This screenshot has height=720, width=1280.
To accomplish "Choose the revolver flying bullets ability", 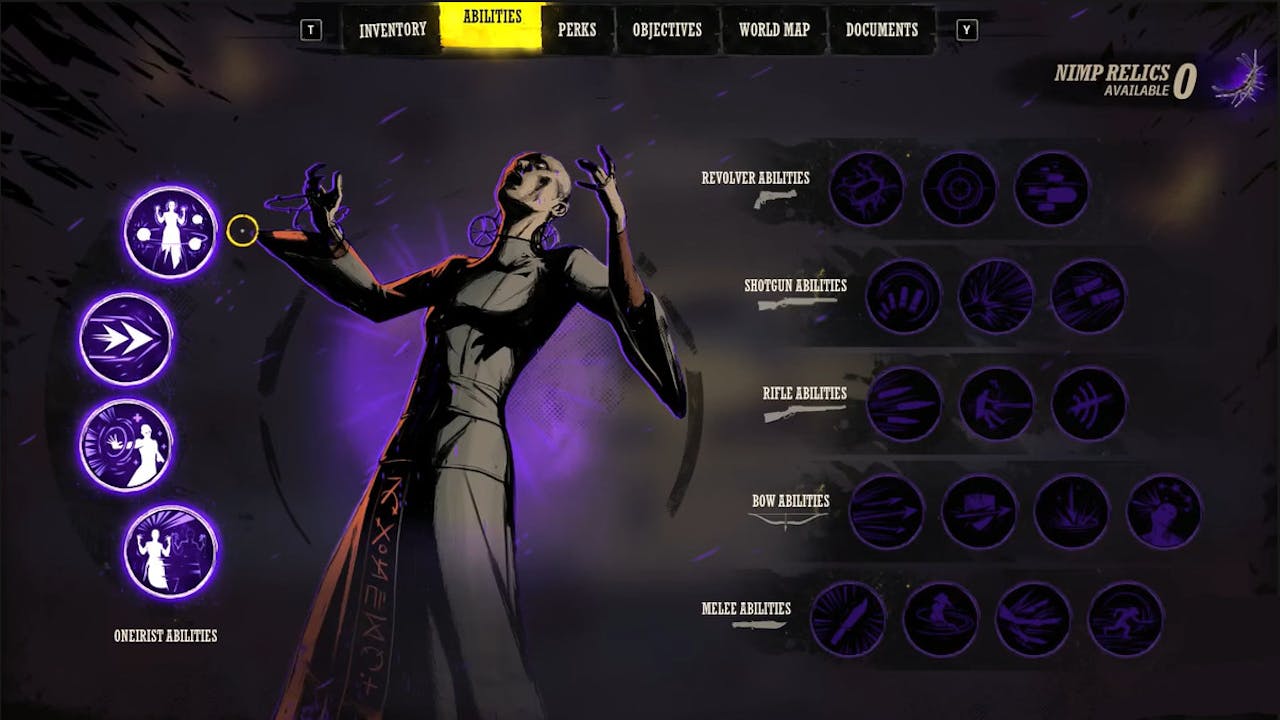I will click(1051, 188).
